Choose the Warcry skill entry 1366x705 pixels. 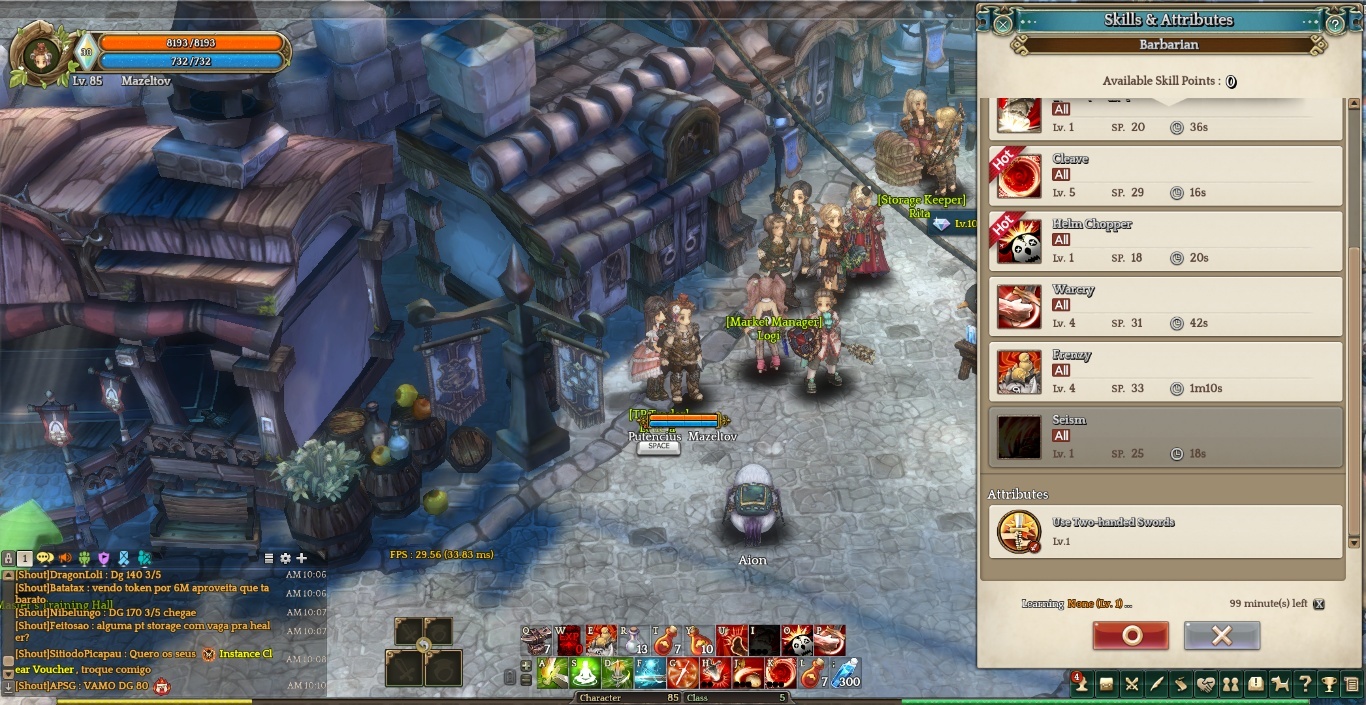pyautogui.click(x=1165, y=306)
